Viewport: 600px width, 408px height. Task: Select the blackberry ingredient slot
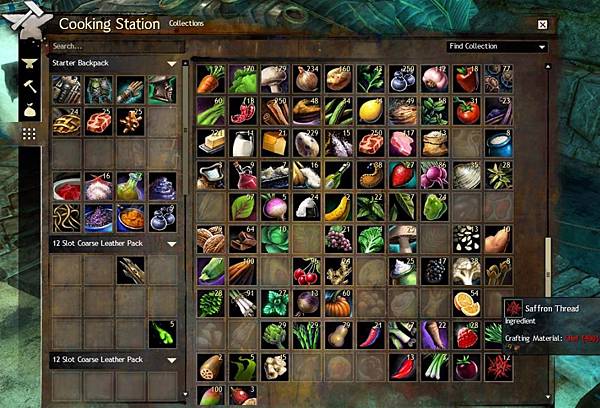tap(435, 271)
